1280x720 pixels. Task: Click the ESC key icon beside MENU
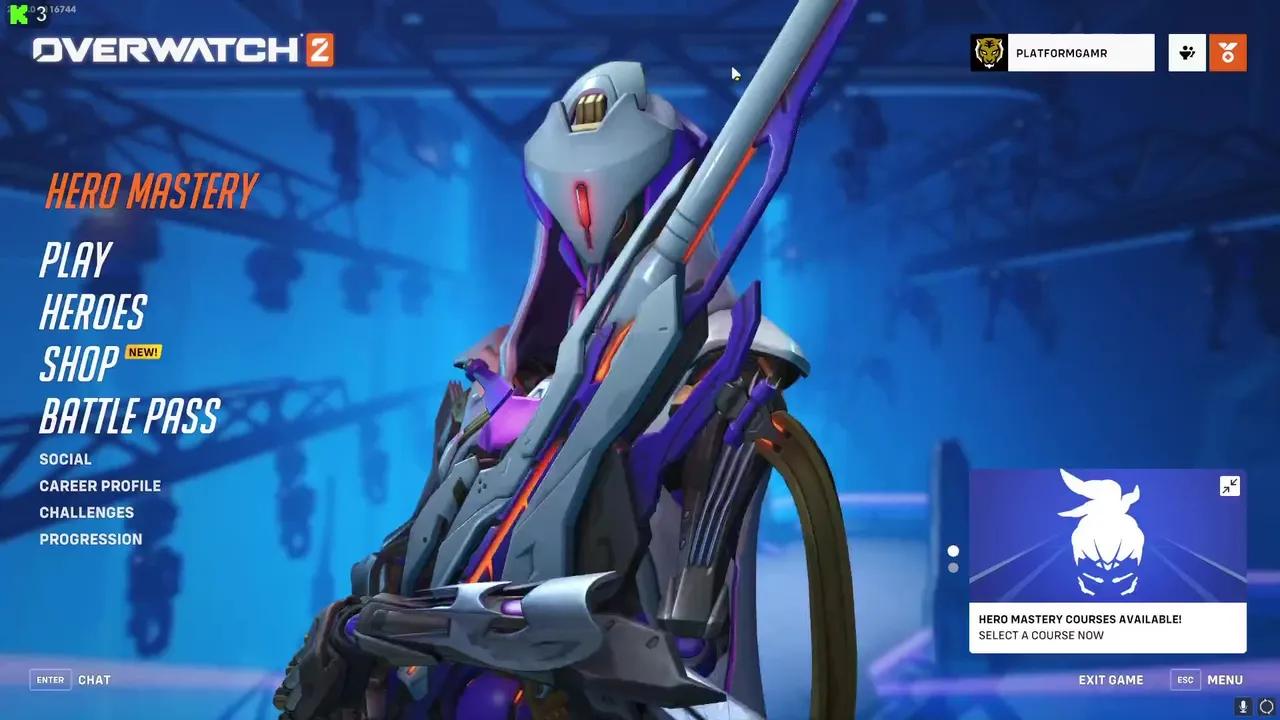coord(1185,679)
